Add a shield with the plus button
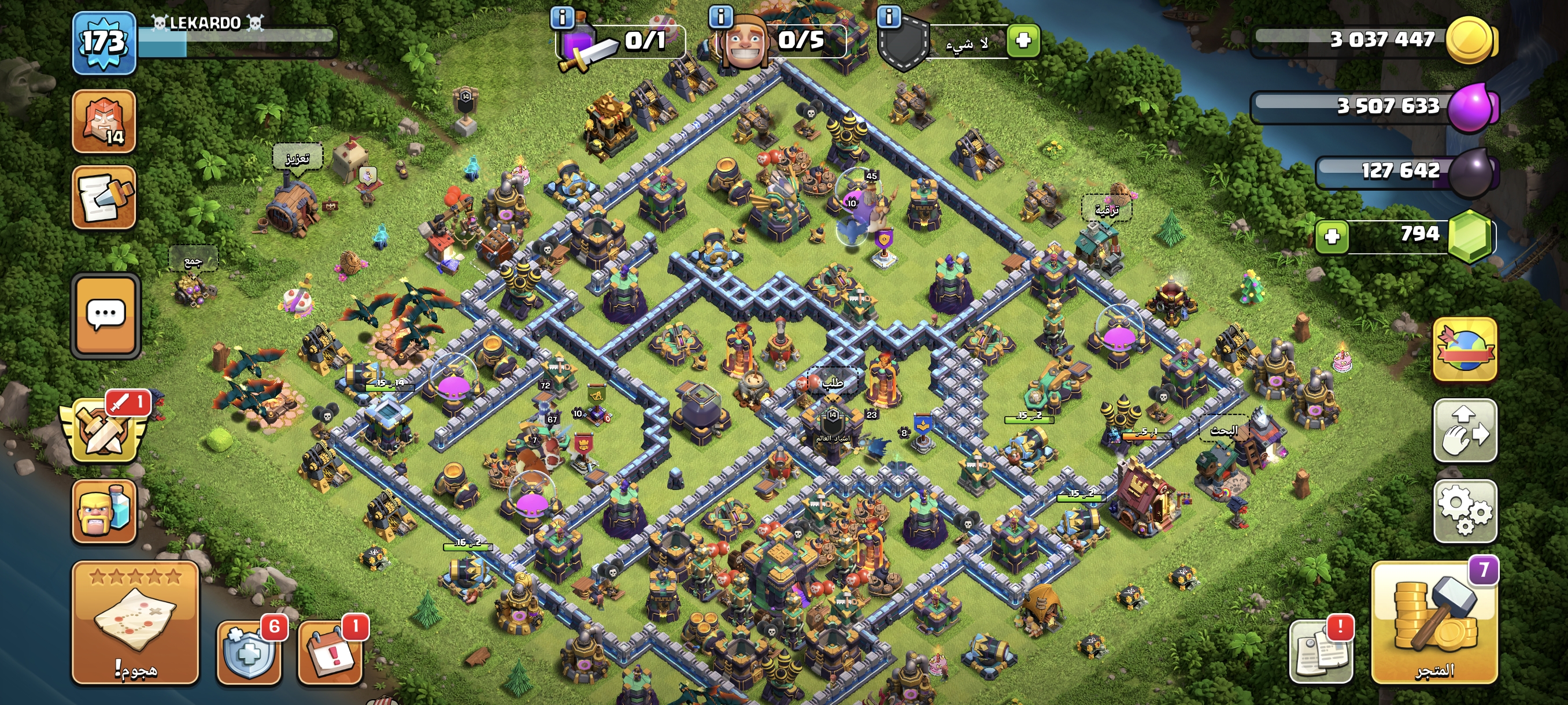 [1023, 41]
